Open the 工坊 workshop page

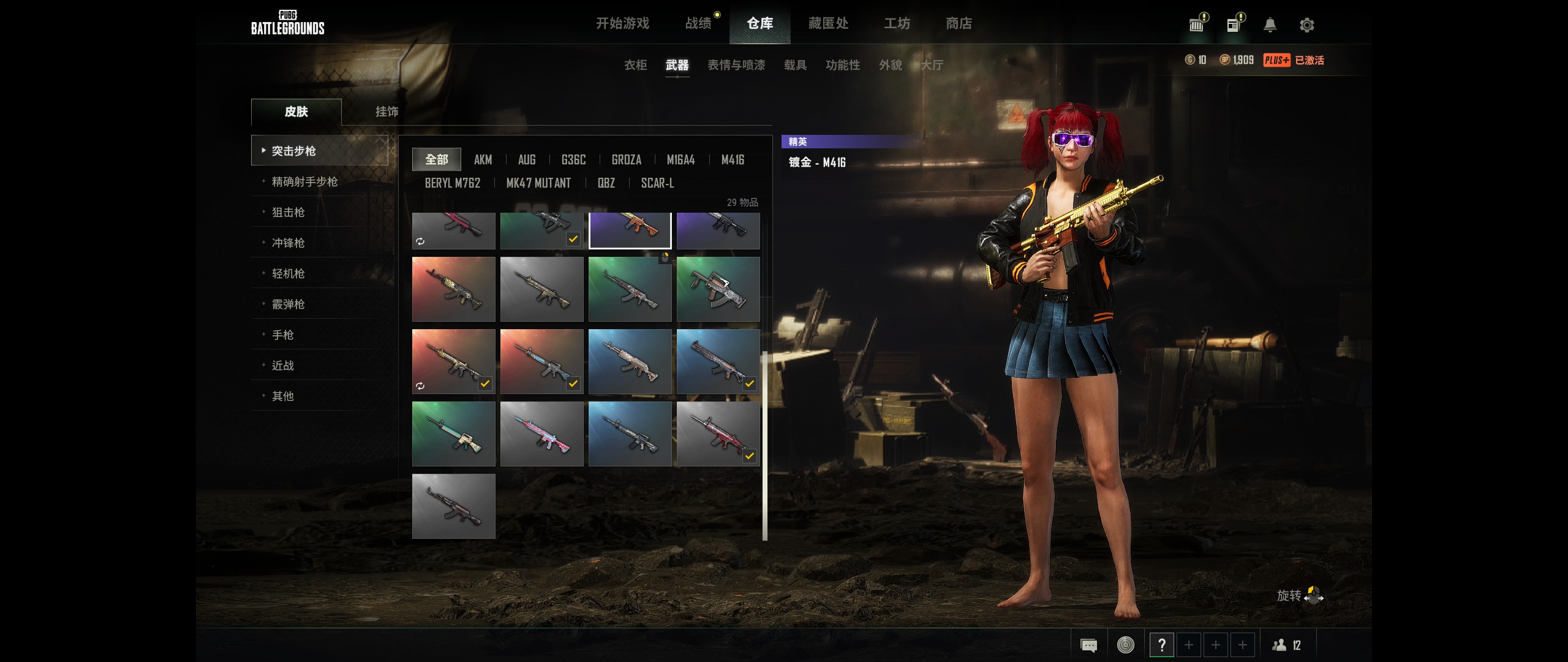pos(897,23)
